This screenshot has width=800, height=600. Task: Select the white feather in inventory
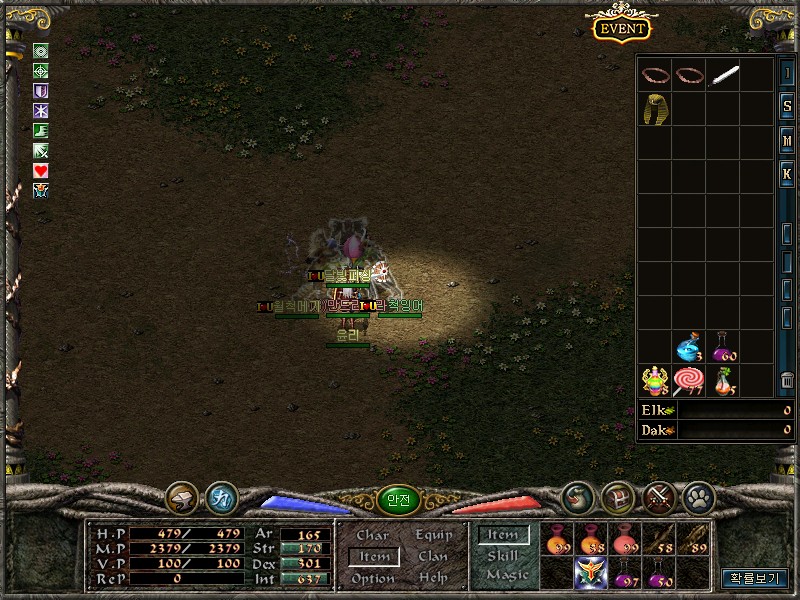pyautogui.click(x=723, y=76)
